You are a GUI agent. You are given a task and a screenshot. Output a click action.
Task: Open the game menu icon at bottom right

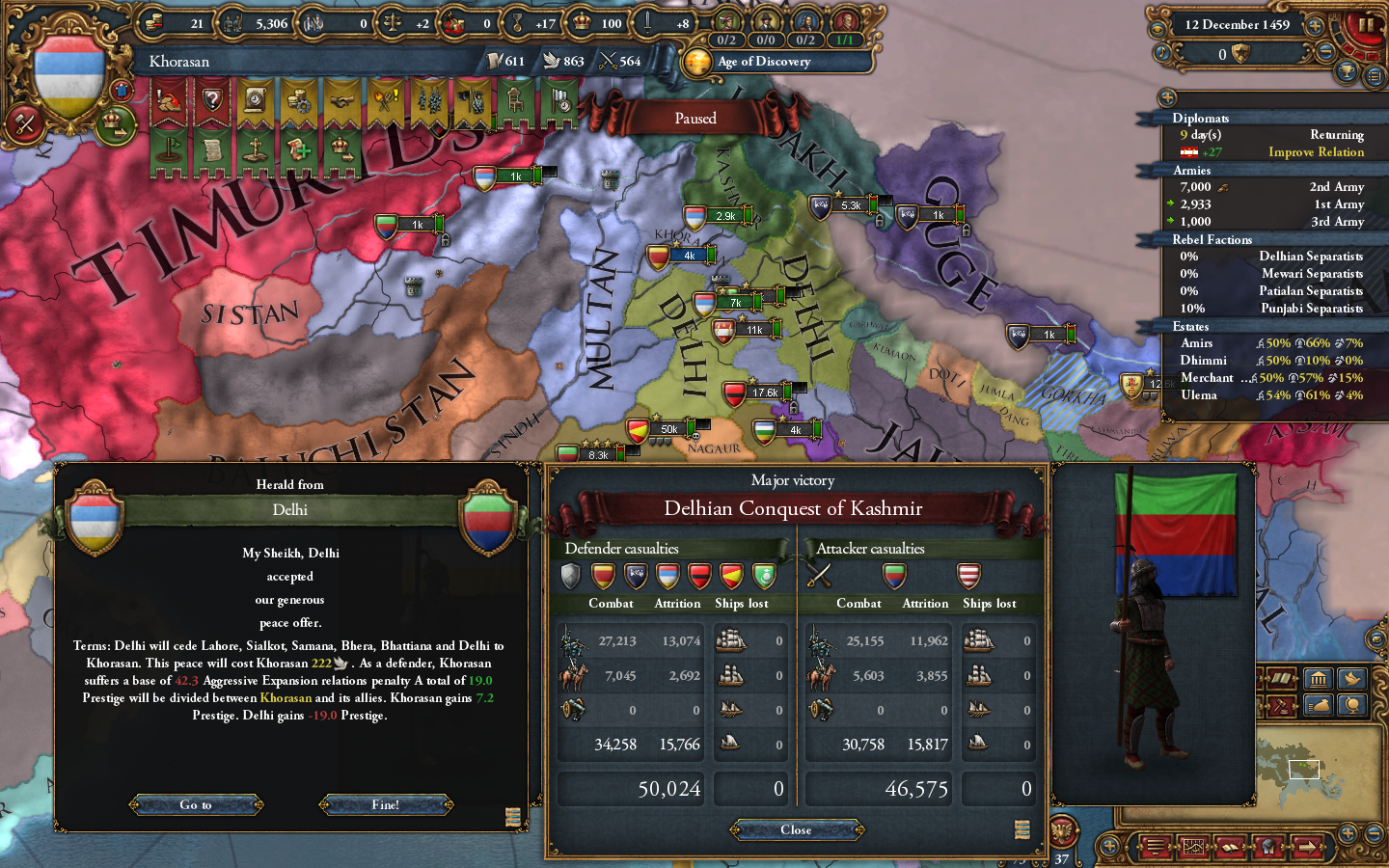1155,847
